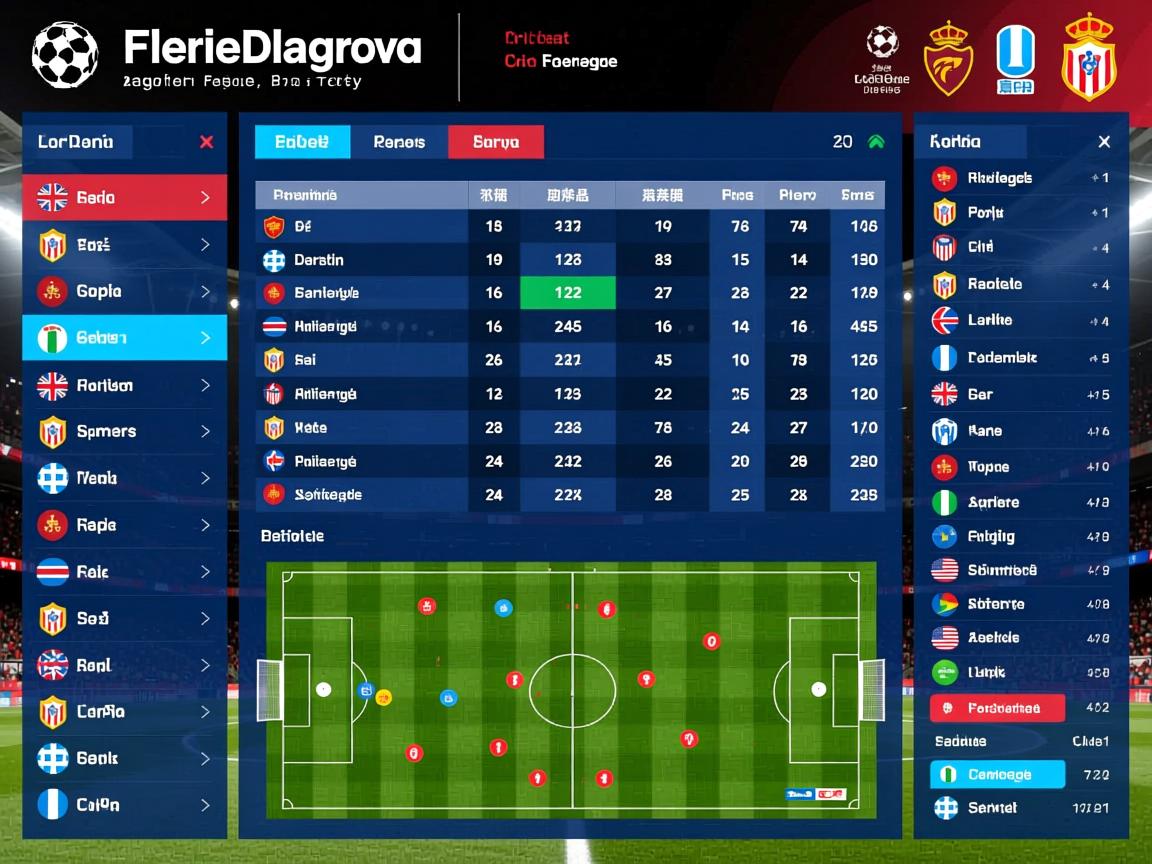Viewport: 1152px width, 864px height.
Task: Select the Colon entry at list bottom
Action: (x=125, y=805)
